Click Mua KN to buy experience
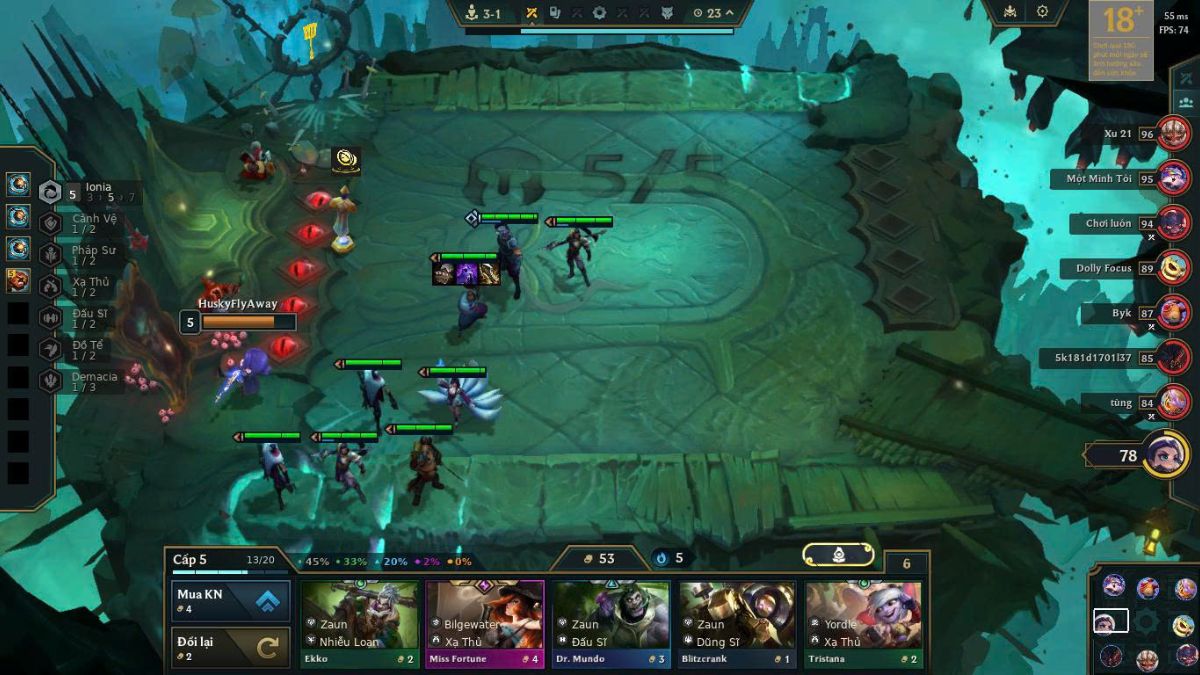 (231, 601)
